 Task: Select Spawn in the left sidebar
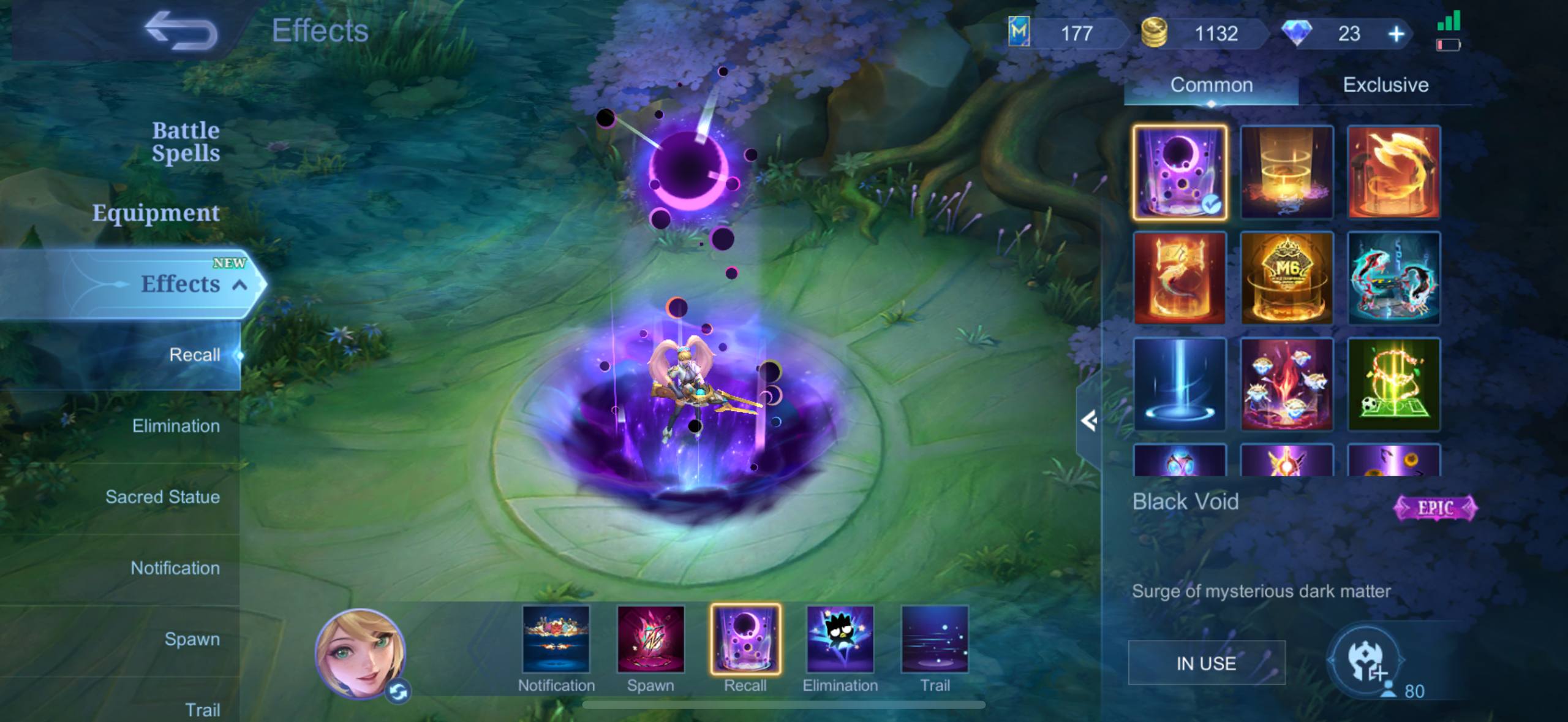pos(192,639)
